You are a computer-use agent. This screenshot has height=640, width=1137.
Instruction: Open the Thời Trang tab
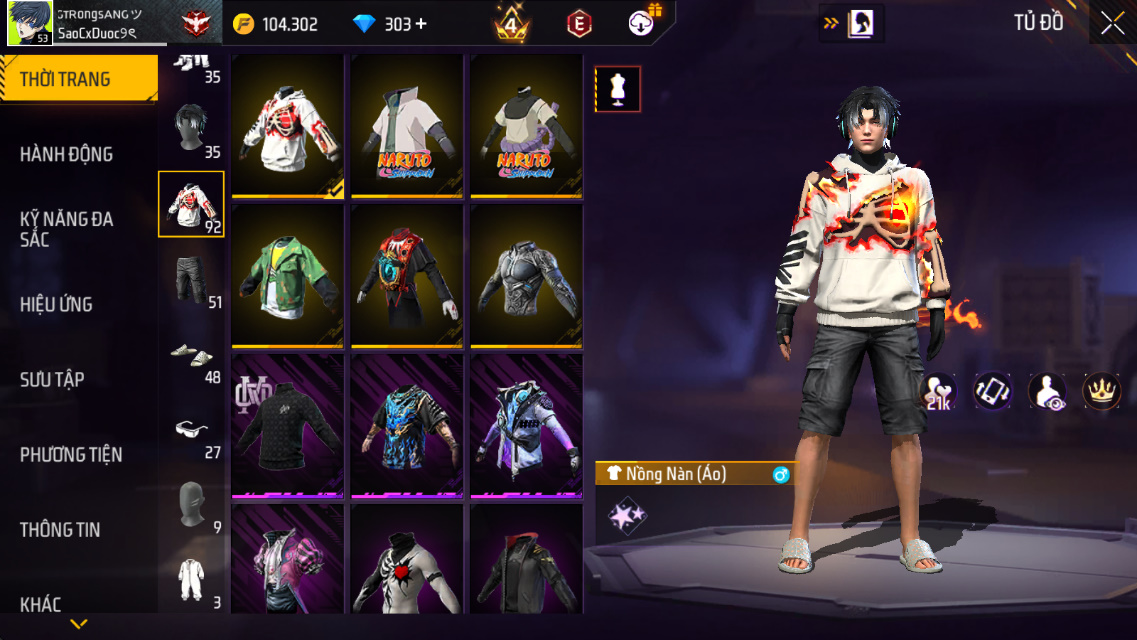78,79
